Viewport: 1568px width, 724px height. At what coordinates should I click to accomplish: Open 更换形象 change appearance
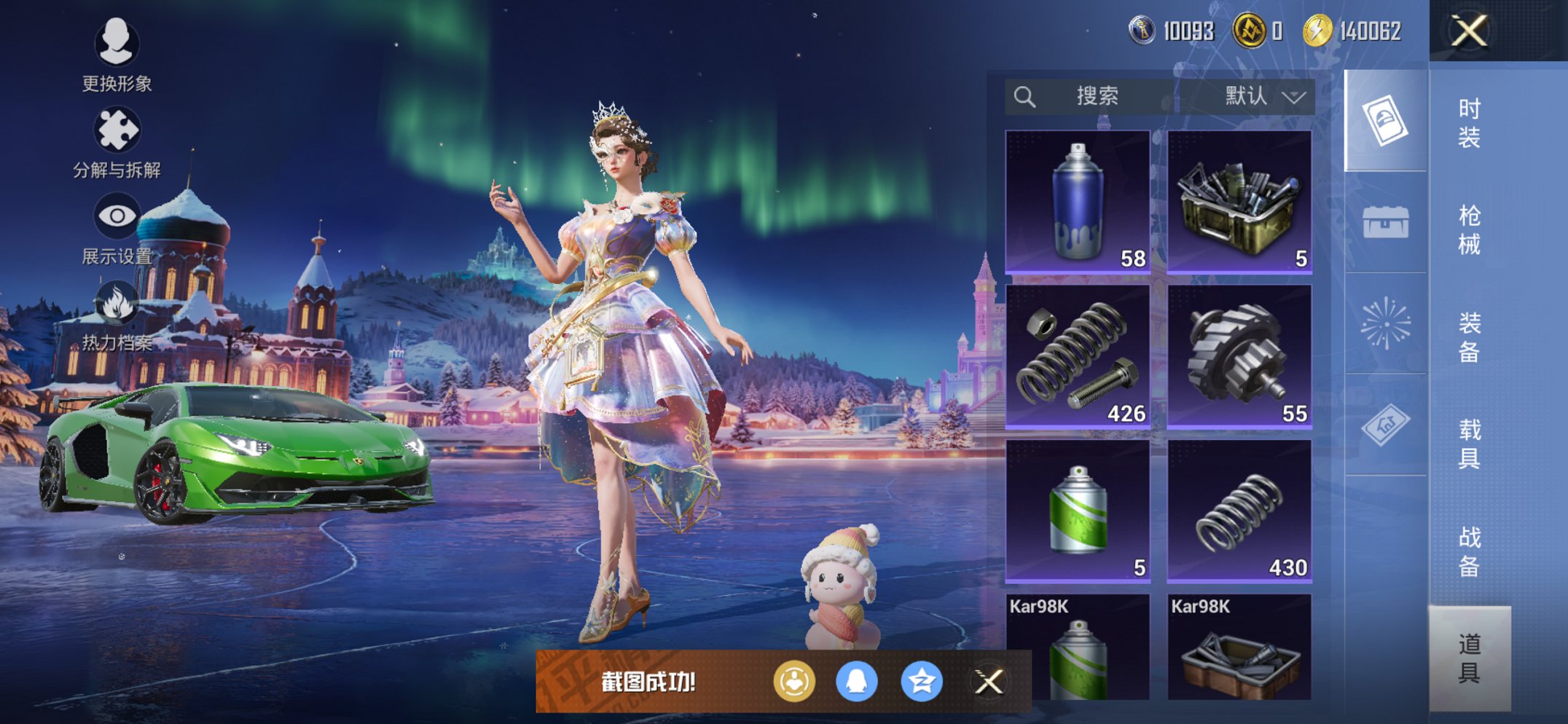pyautogui.click(x=117, y=55)
